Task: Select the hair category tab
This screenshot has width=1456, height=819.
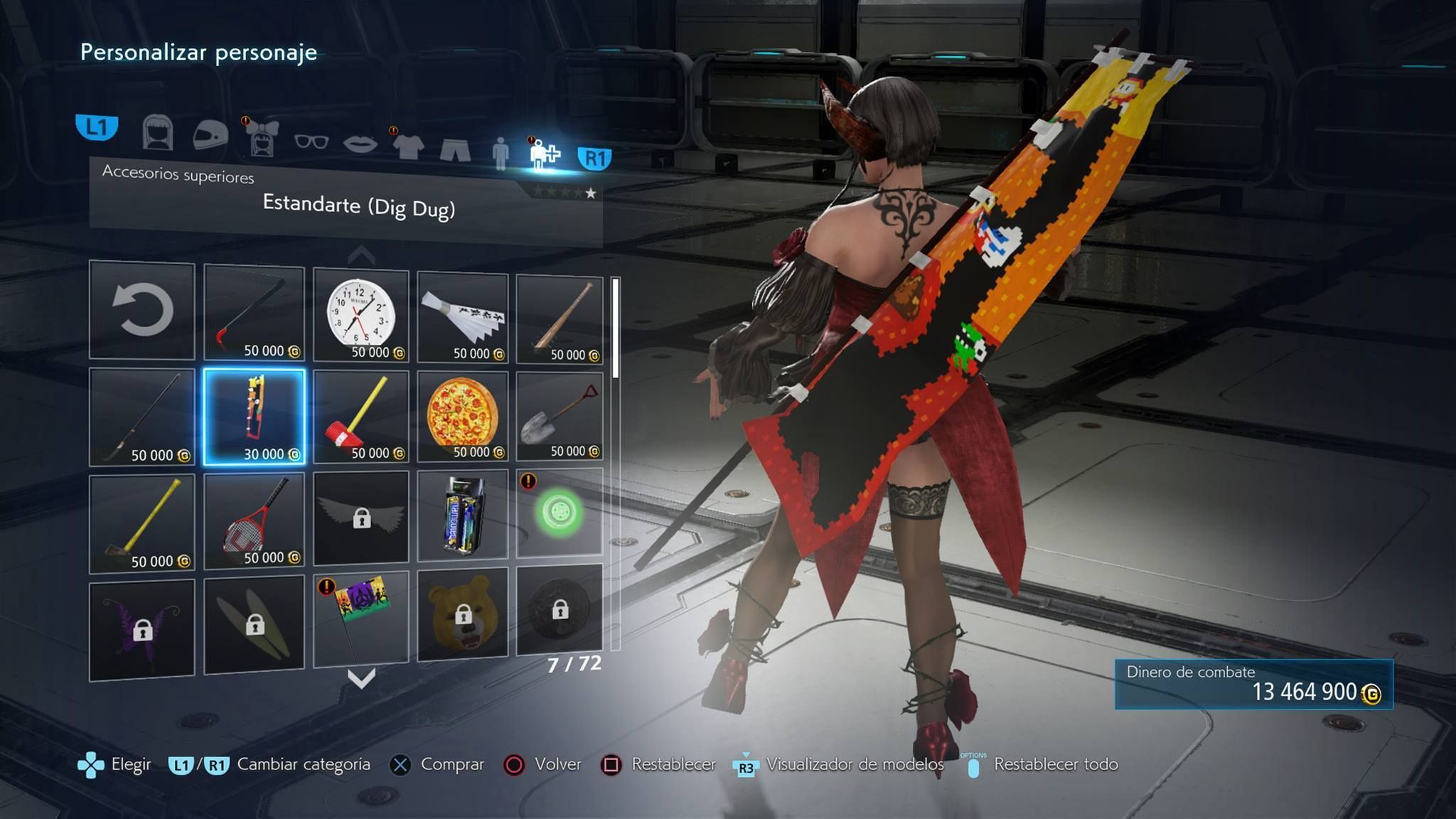Action: click(x=158, y=132)
